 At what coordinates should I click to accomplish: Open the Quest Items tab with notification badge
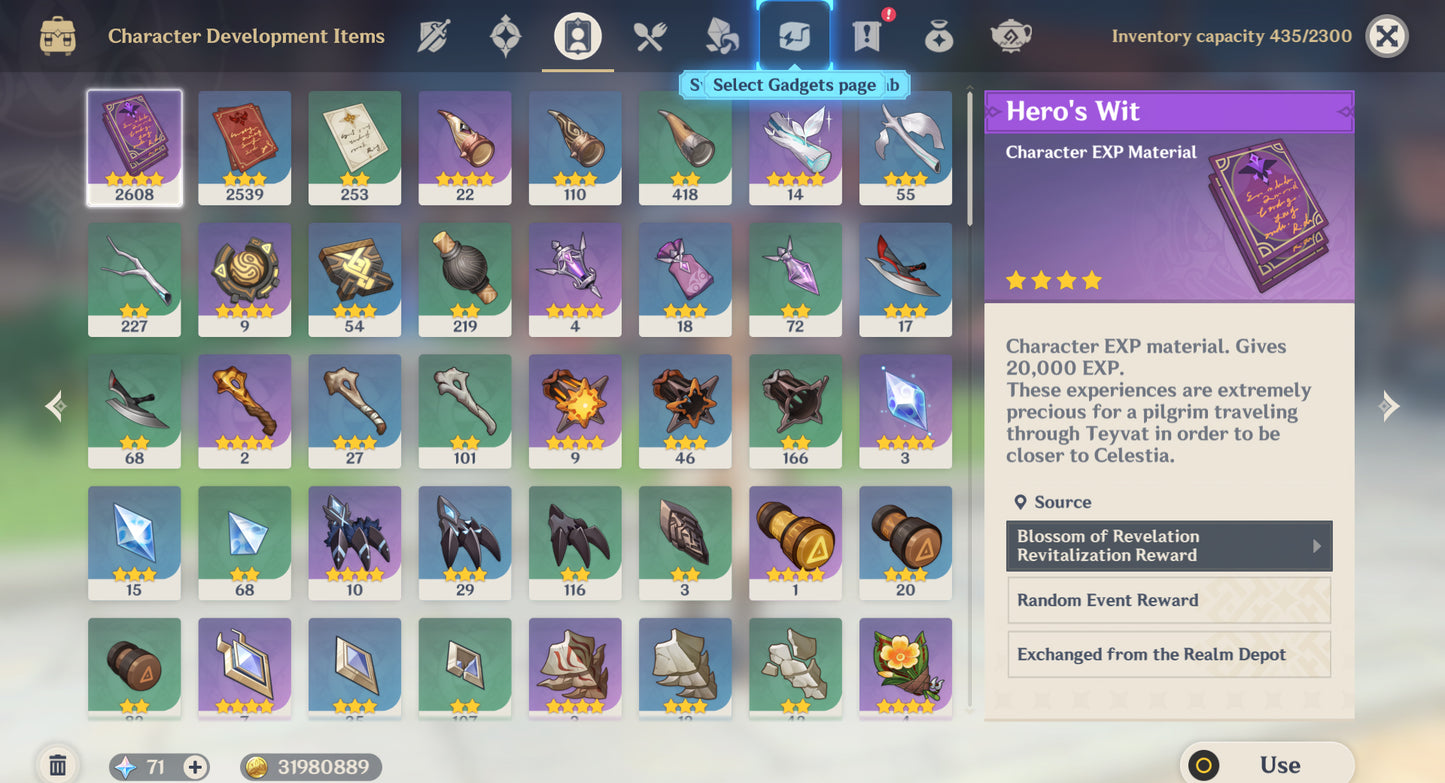[x=865, y=35]
